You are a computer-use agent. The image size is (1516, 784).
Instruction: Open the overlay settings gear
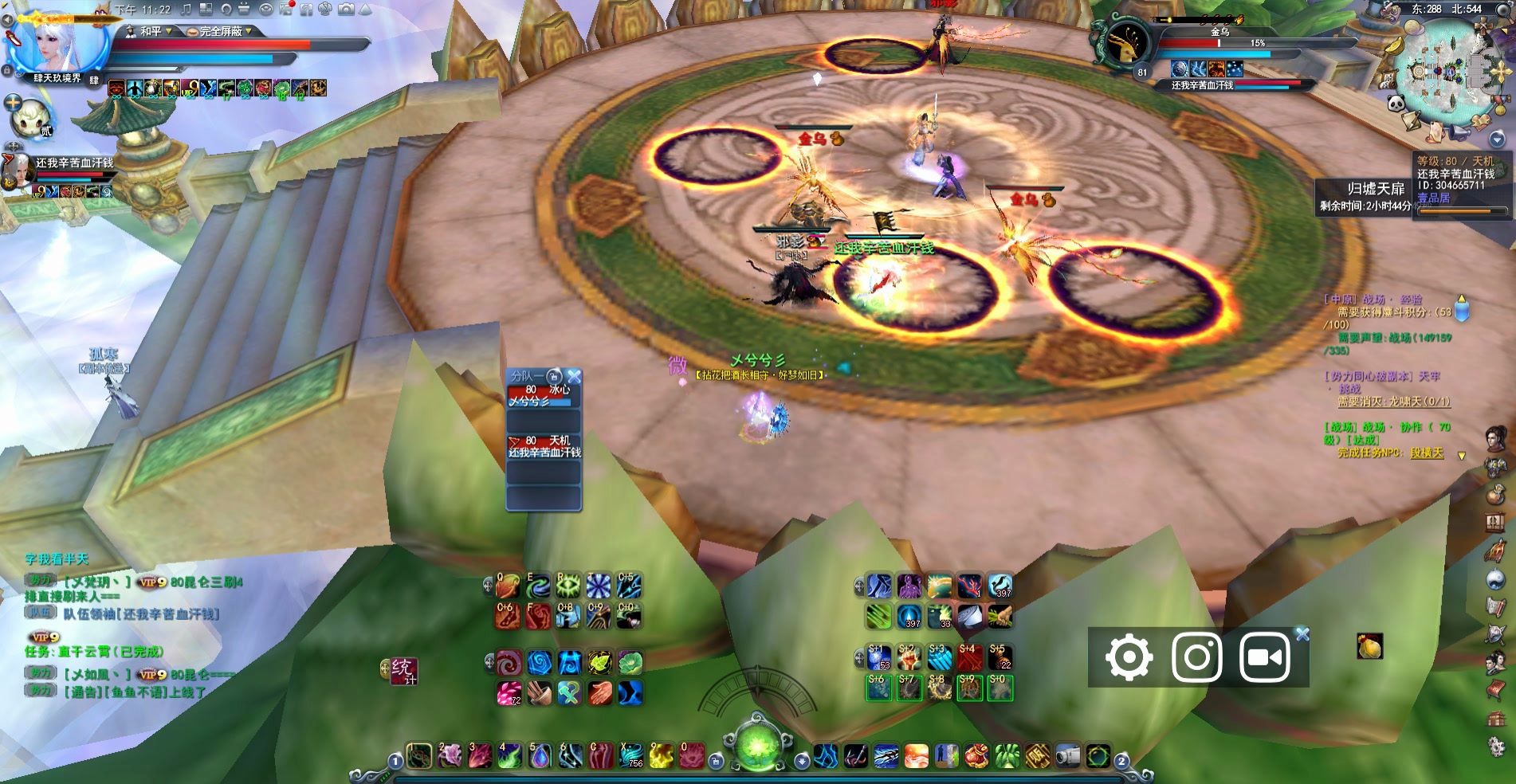pyautogui.click(x=1129, y=658)
